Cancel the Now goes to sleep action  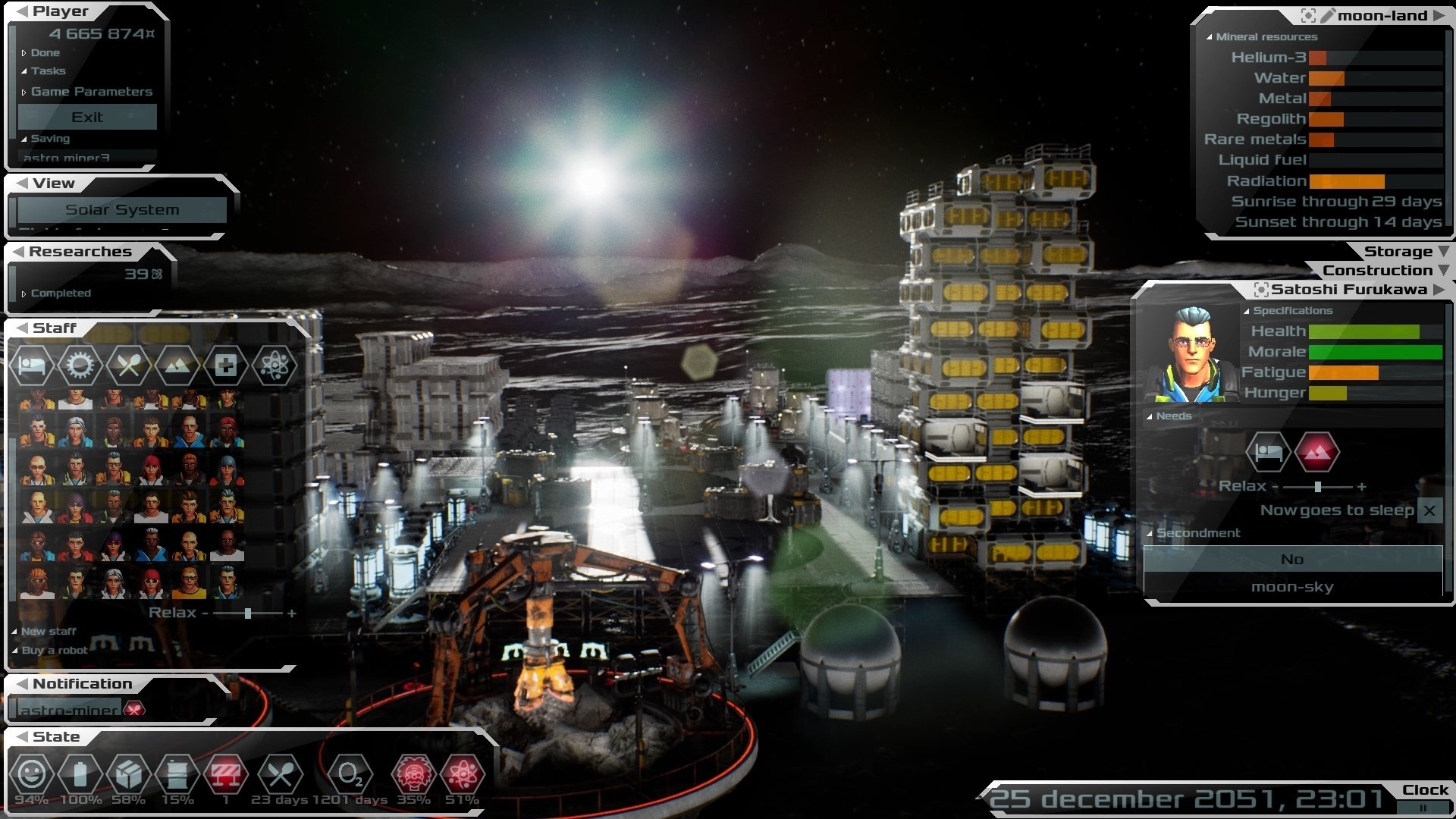click(1429, 510)
